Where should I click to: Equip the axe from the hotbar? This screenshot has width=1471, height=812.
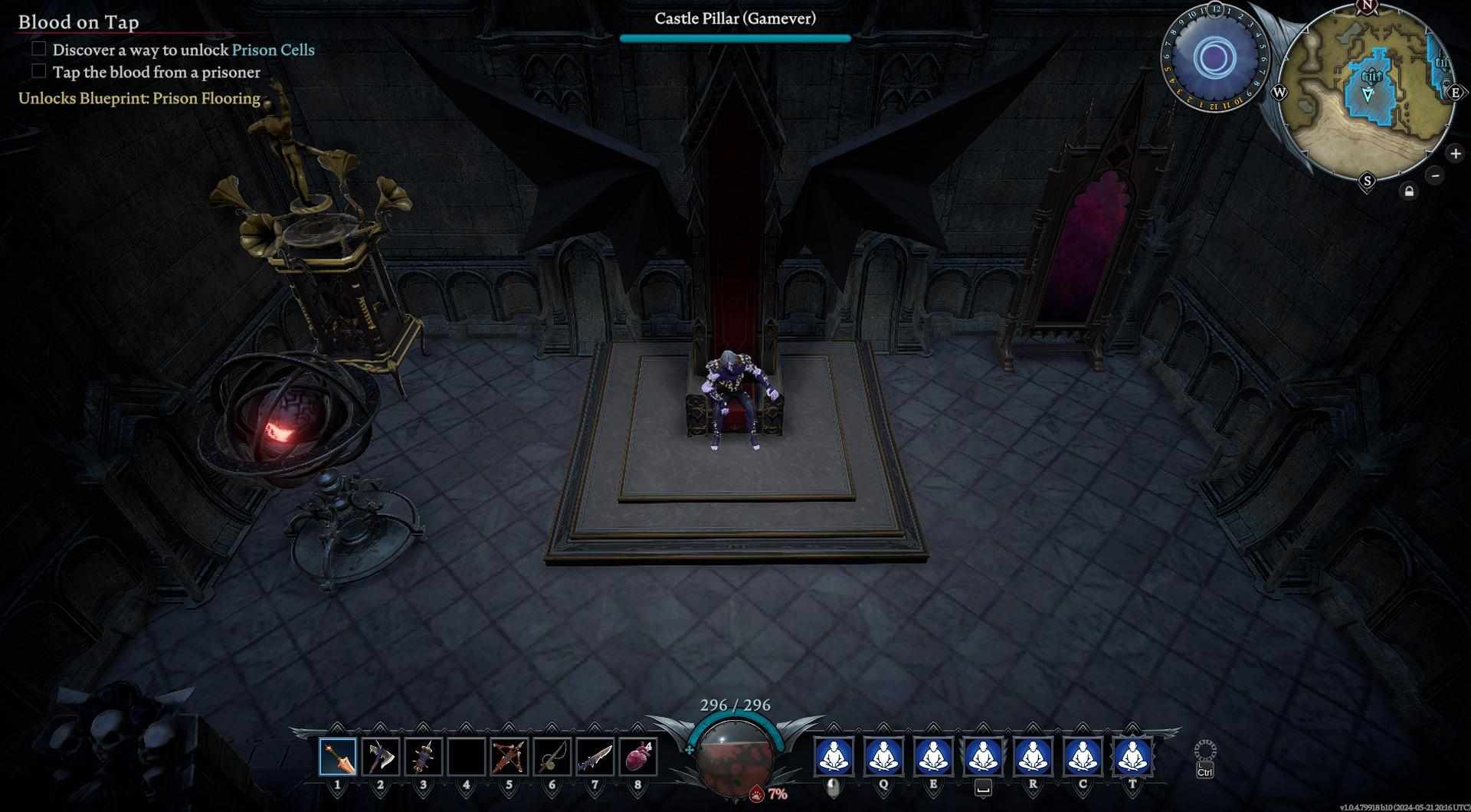click(380, 758)
